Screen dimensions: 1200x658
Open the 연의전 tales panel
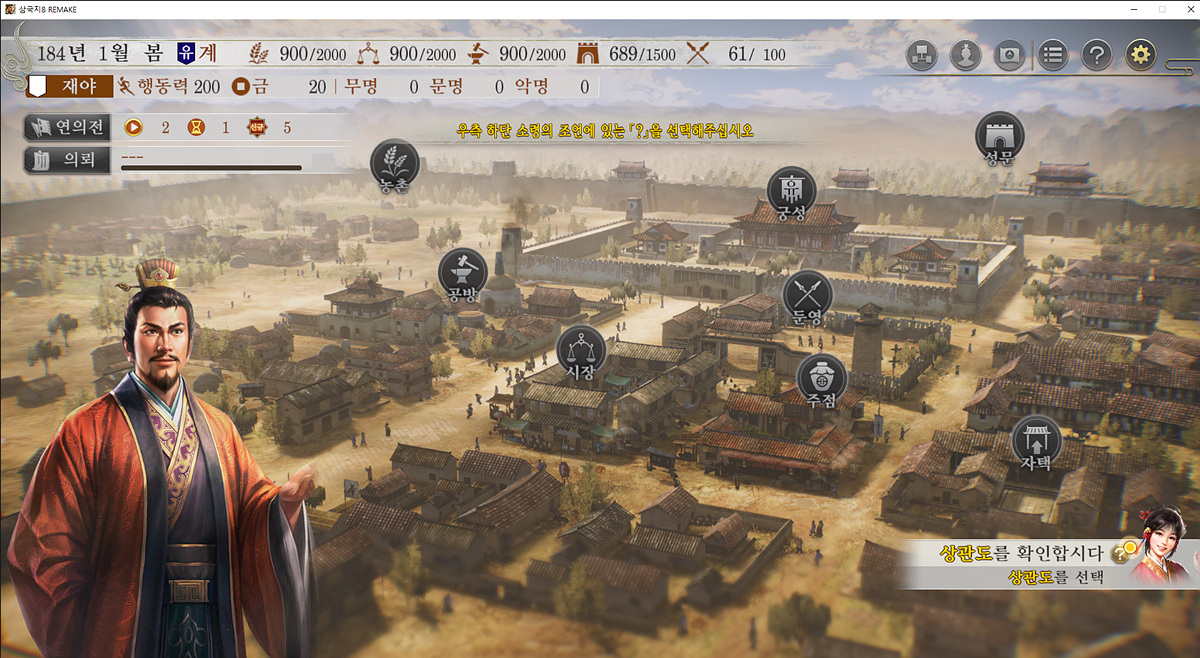tap(67, 127)
